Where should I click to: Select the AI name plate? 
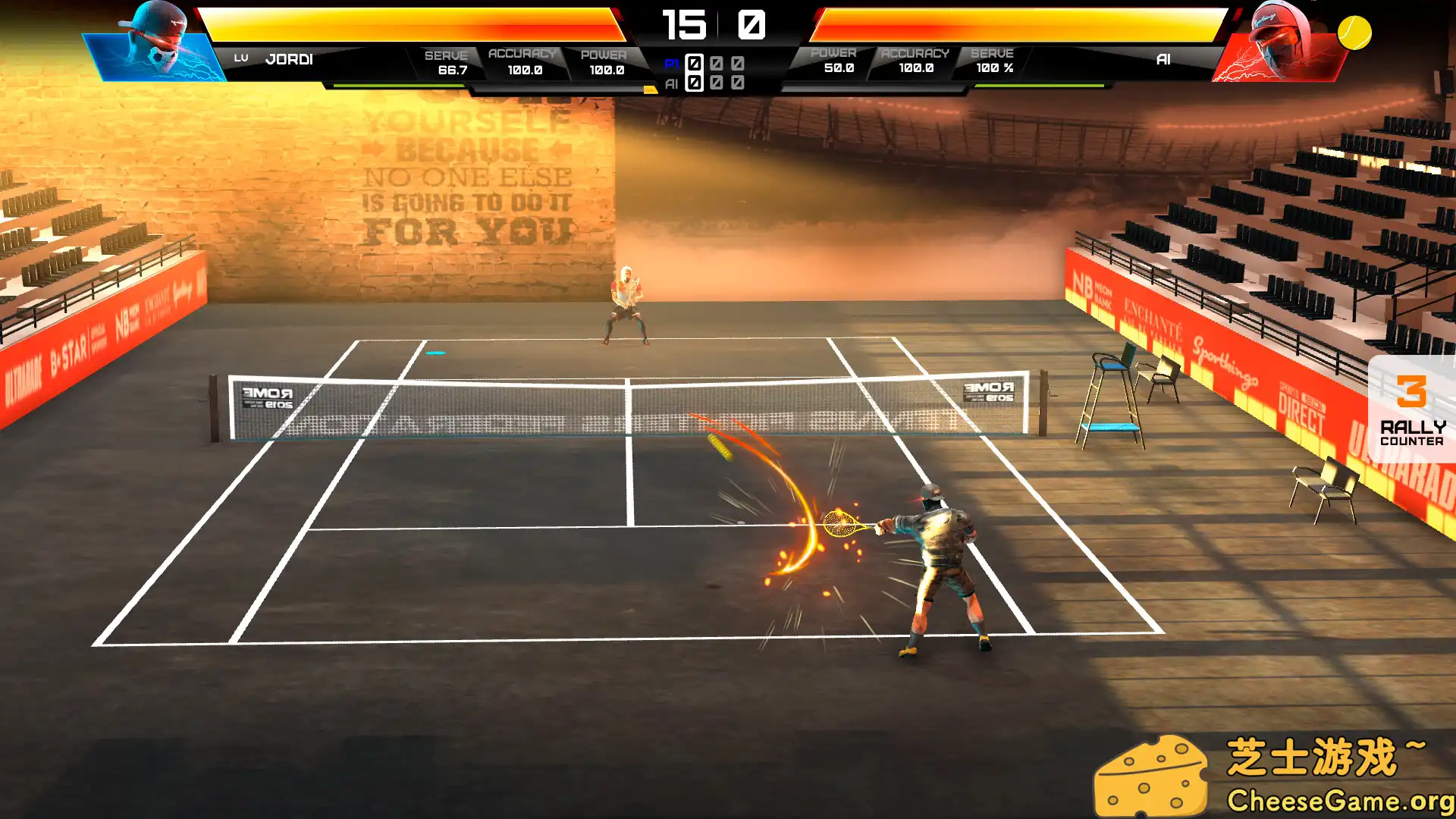(1164, 58)
